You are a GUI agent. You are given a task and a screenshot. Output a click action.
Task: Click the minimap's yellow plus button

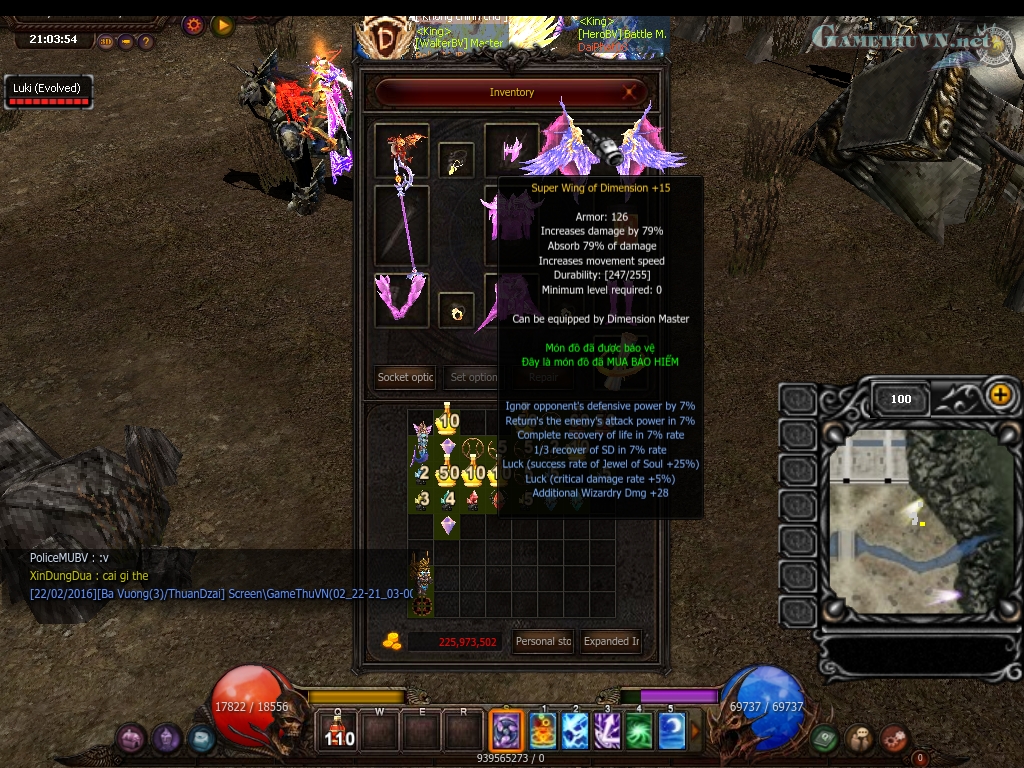1000,394
